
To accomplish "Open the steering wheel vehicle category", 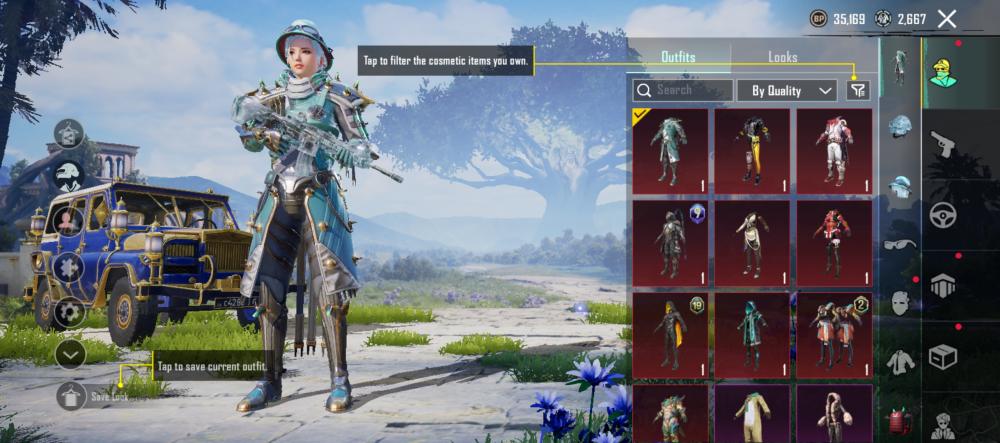I will coord(942,215).
